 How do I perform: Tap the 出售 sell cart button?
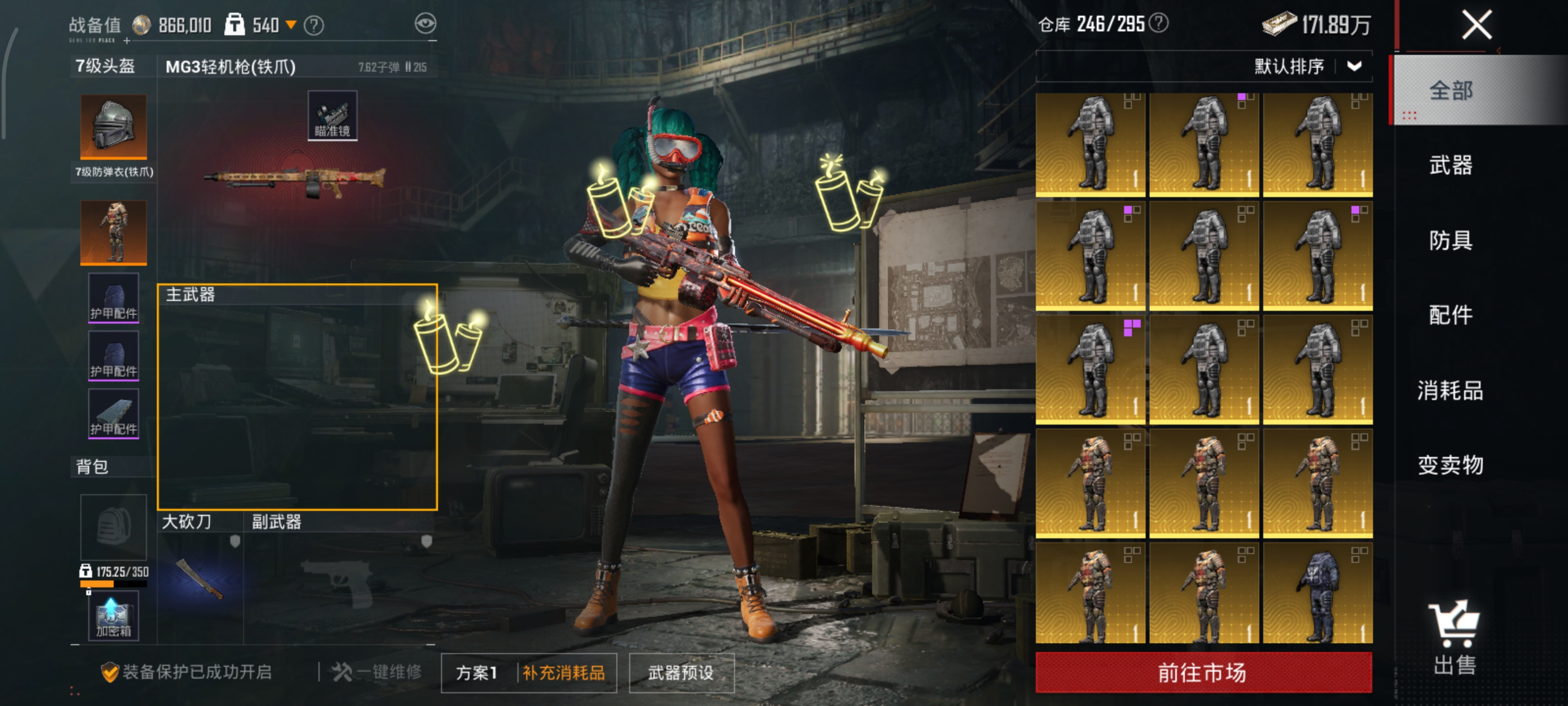point(1454,639)
